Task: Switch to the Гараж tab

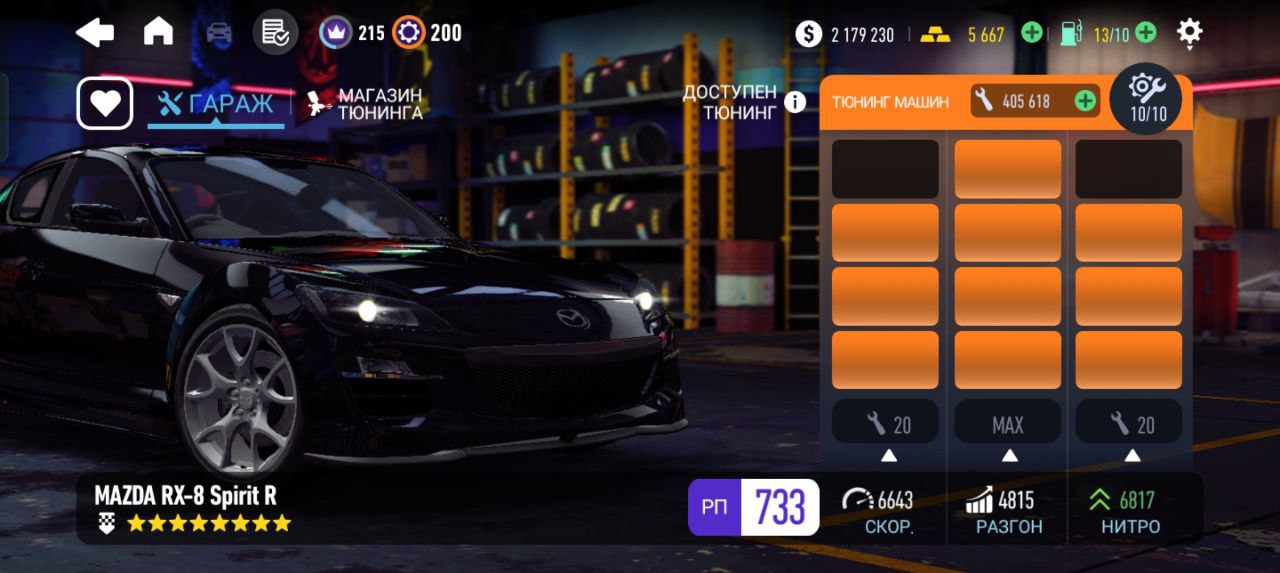Action: tap(216, 104)
